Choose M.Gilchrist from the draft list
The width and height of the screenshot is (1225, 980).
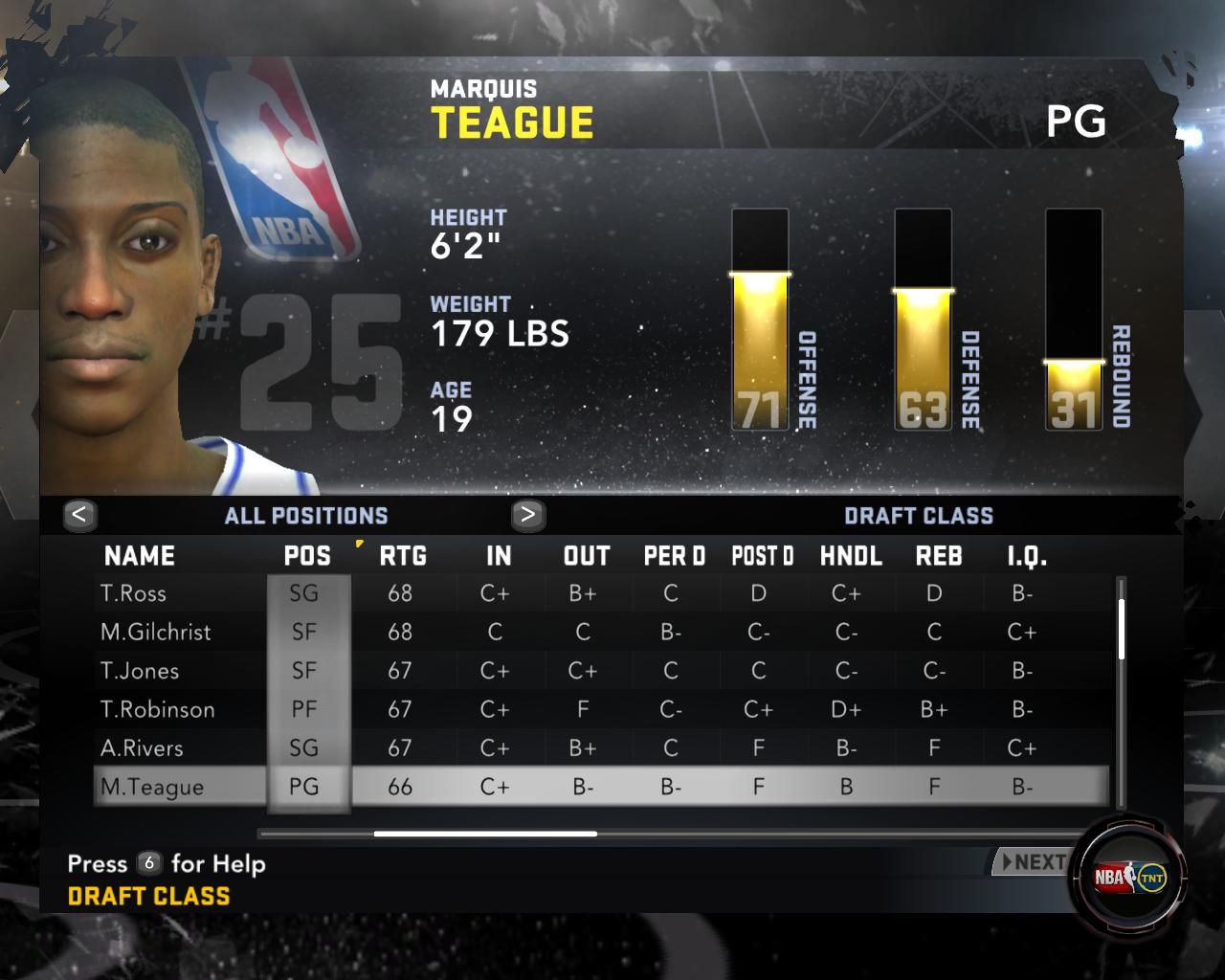coord(156,632)
